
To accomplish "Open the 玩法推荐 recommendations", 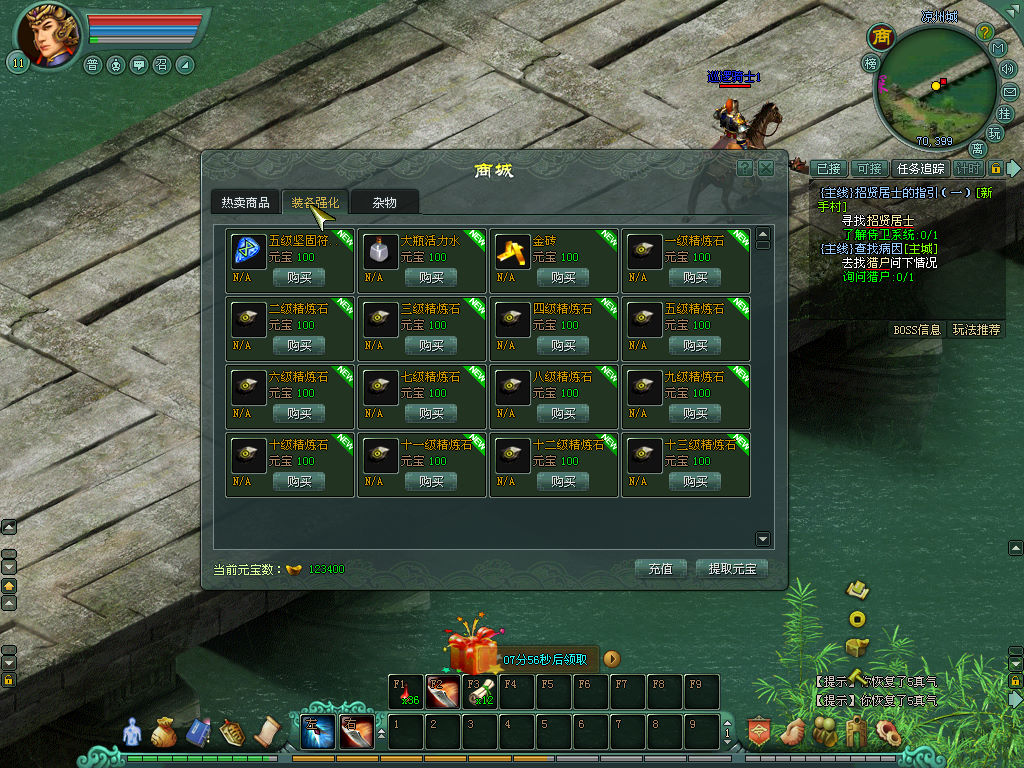I will click(x=975, y=329).
